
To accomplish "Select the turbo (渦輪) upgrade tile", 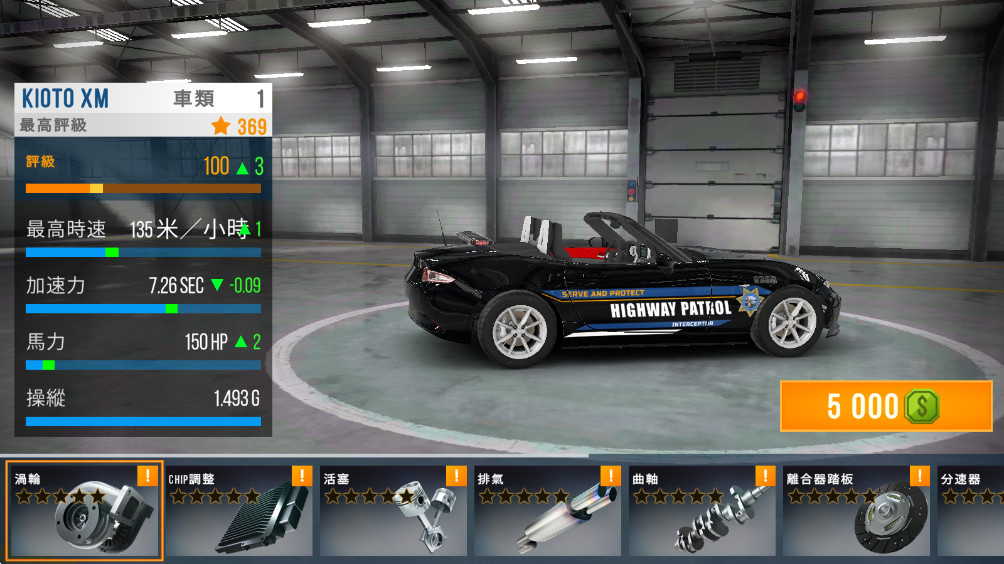I will [x=84, y=511].
